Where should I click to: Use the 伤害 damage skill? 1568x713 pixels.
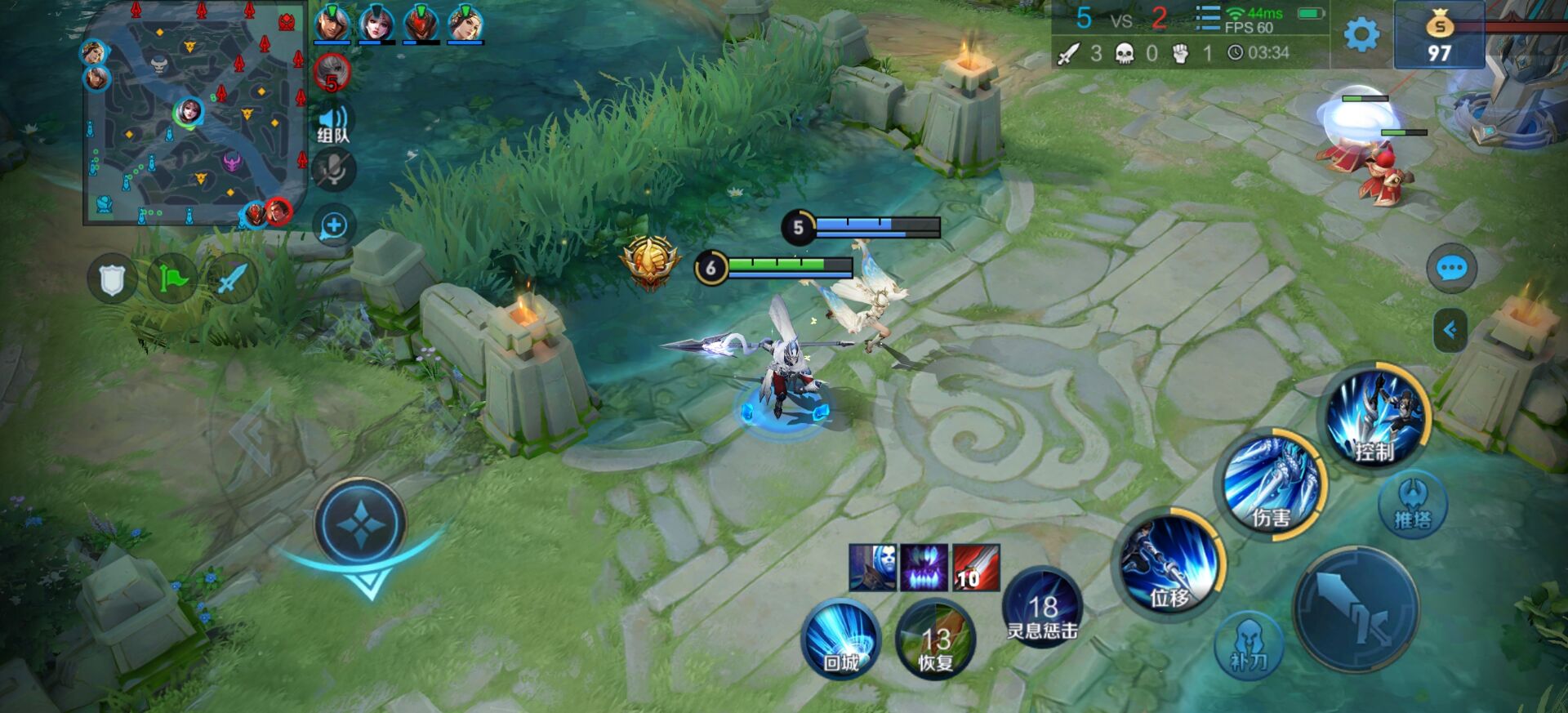point(1271,484)
